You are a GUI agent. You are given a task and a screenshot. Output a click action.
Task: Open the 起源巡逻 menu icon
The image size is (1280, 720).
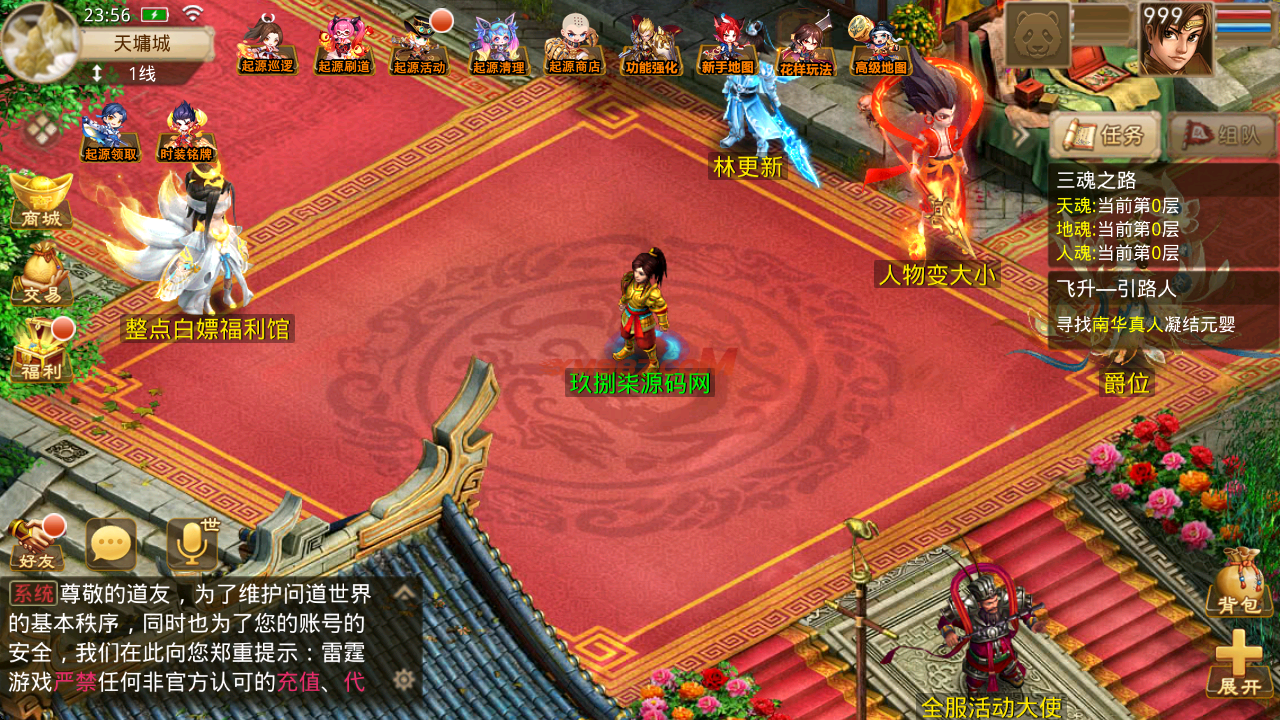point(267,46)
